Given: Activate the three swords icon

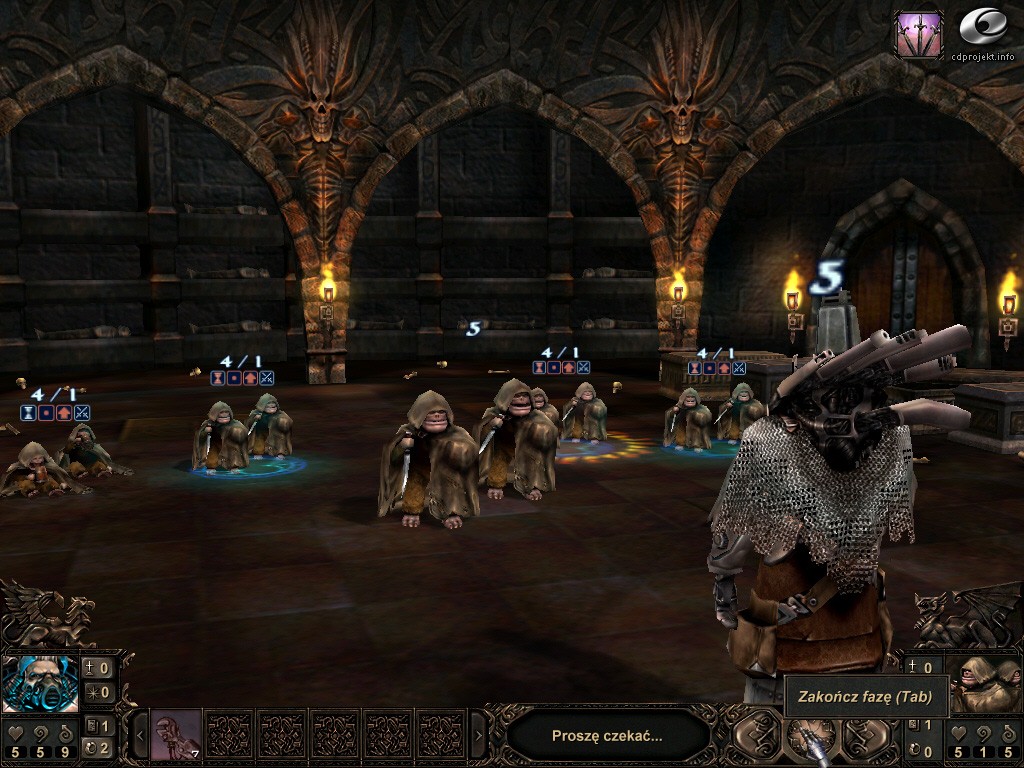Looking at the screenshot, I should [918, 35].
